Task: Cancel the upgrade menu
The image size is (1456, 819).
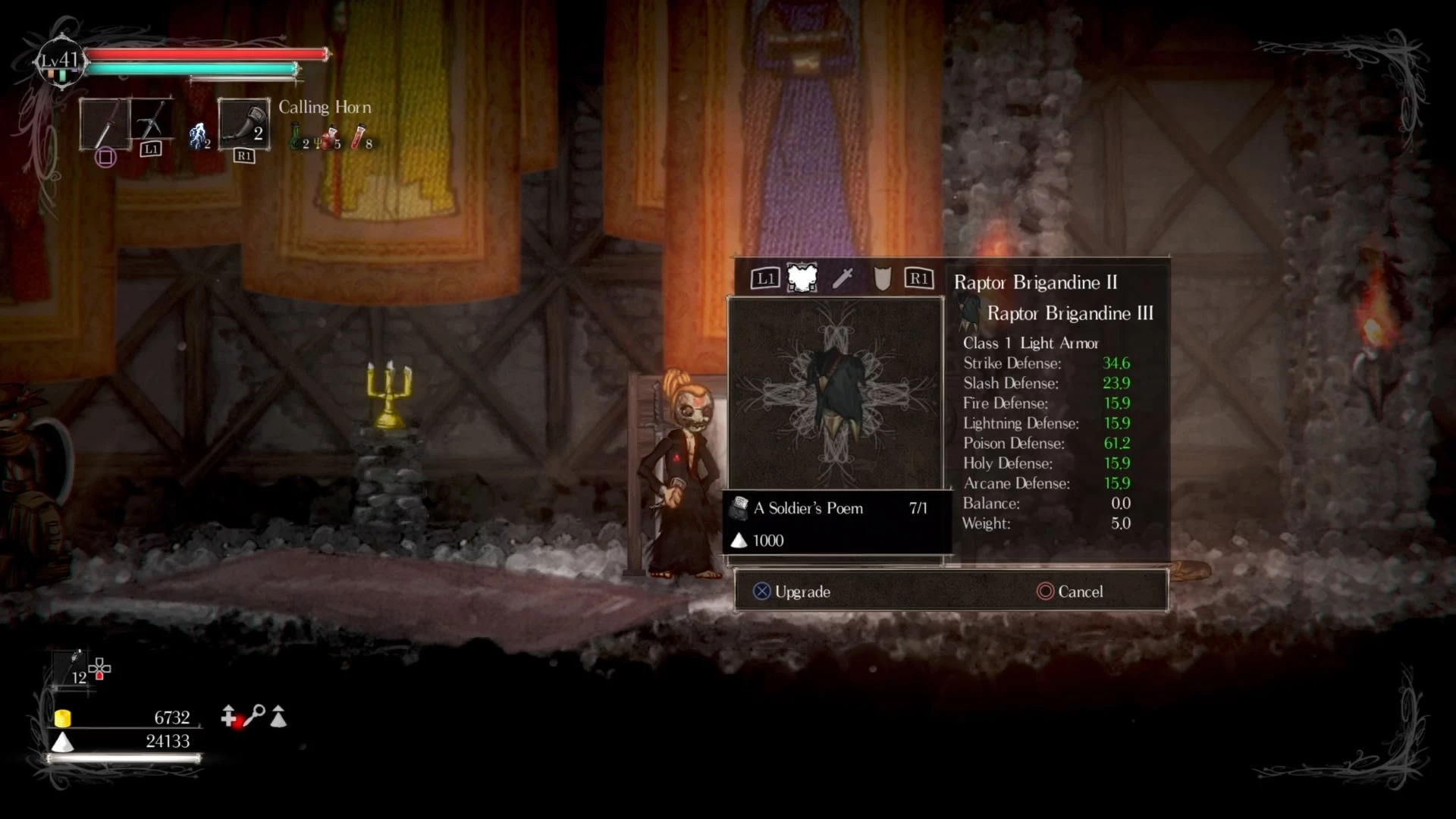Action: [x=1070, y=591]
